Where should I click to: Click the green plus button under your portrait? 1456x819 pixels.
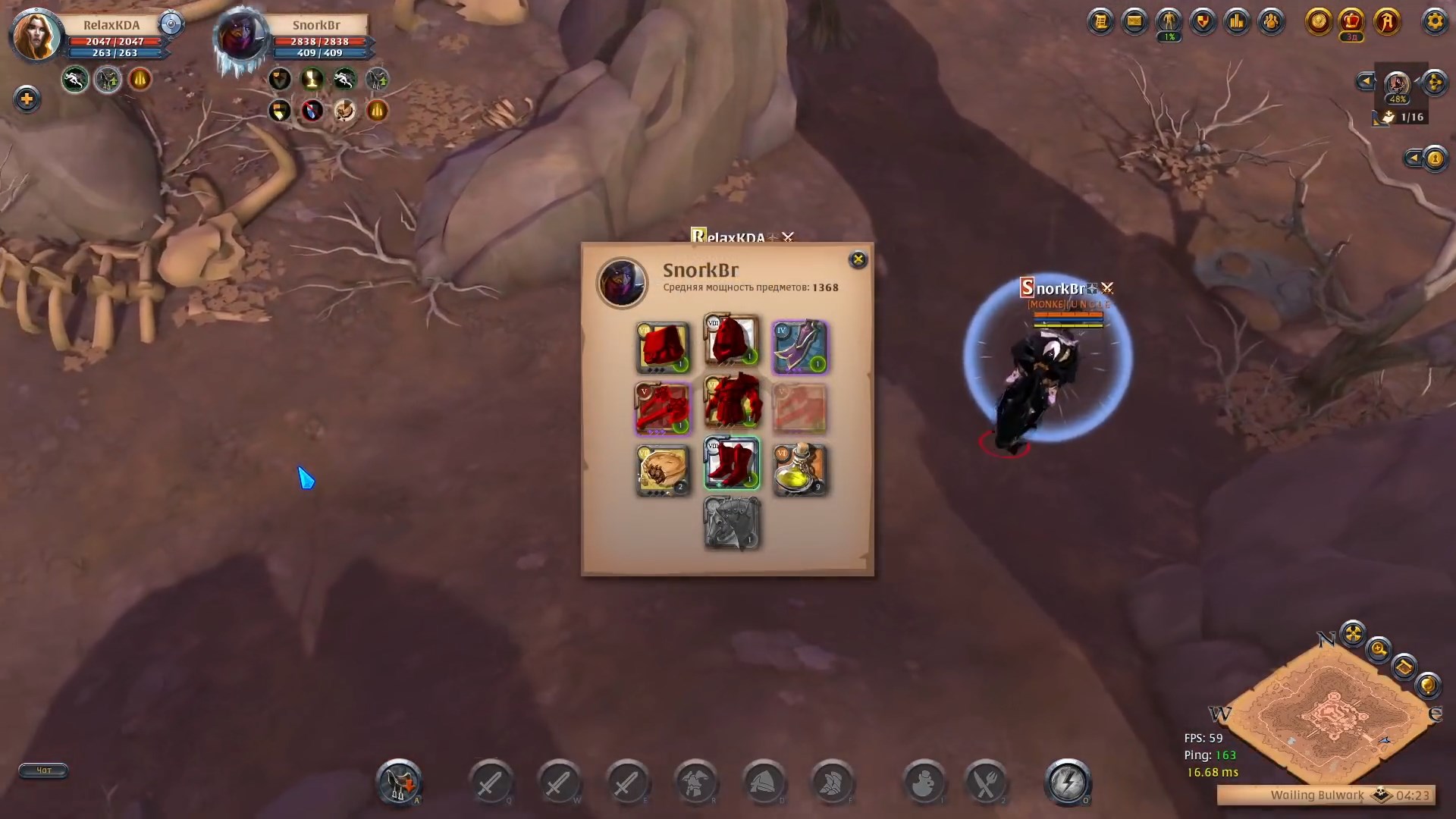click(28, 99)
